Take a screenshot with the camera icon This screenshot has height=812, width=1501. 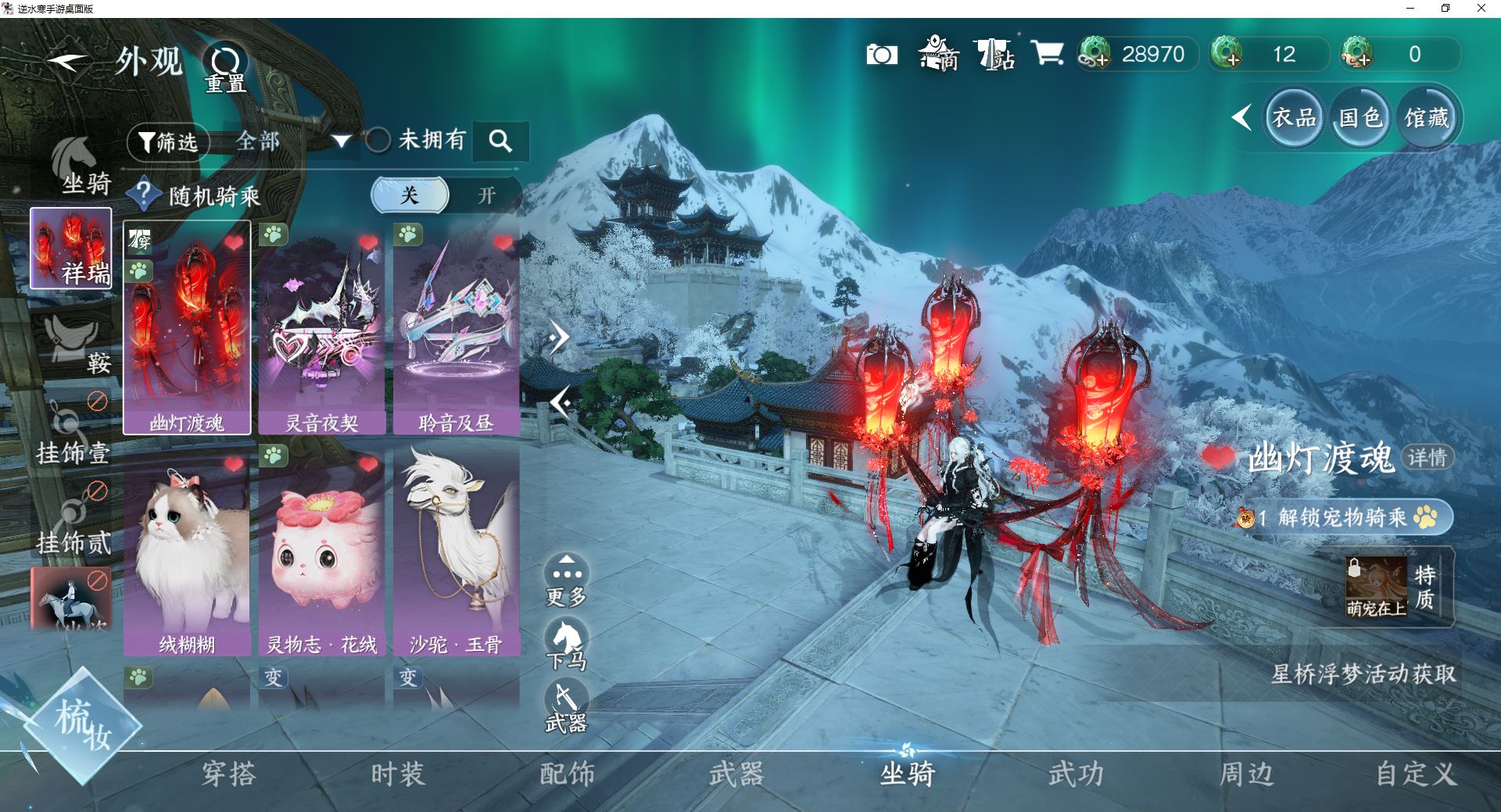coord(882,55)
